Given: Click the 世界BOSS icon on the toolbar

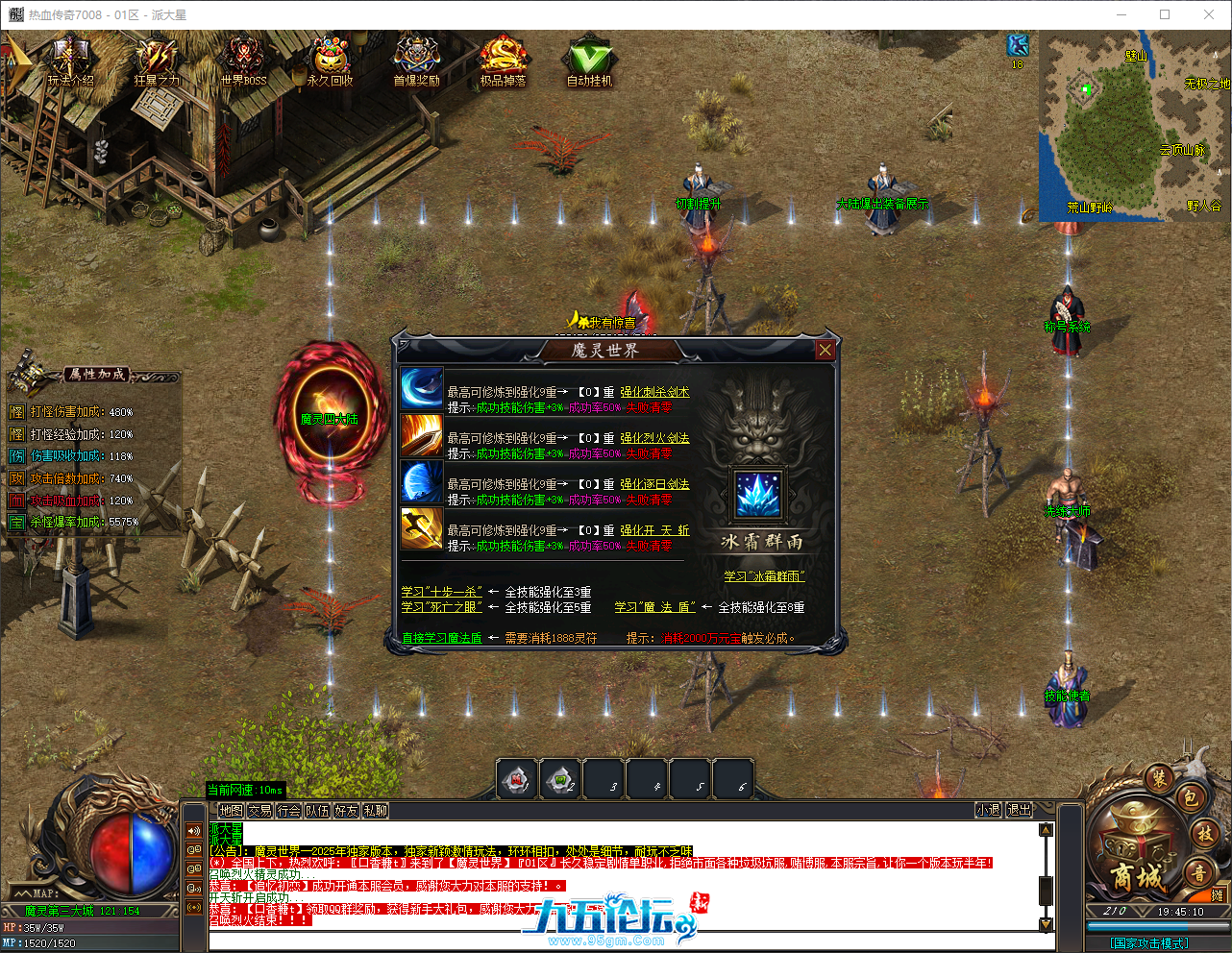Looking at the screenshot, I should [x=243, y=58].
